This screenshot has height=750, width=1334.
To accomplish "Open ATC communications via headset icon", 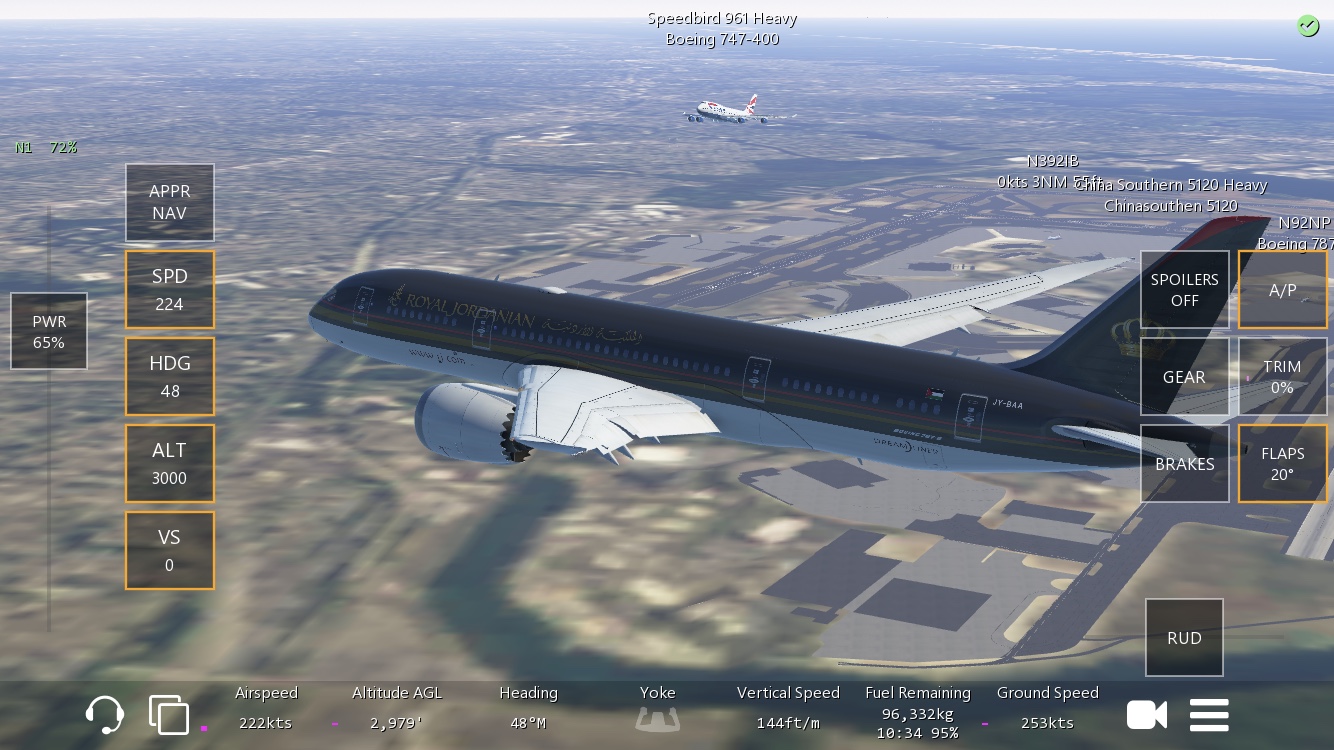I will pyautogui.click(x=105, y=715).
